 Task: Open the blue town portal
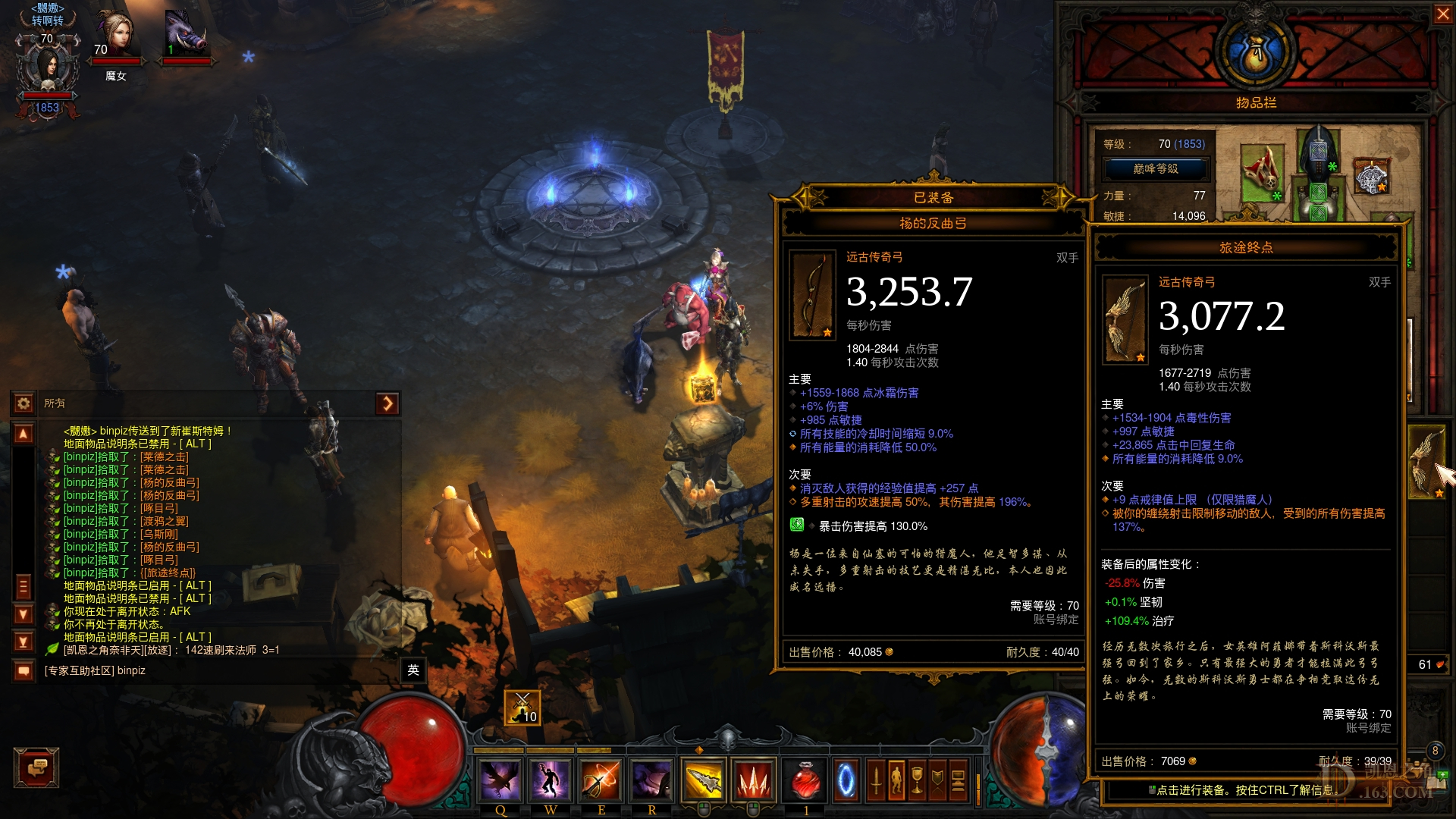pyautogui.click(x=846, y=780)
